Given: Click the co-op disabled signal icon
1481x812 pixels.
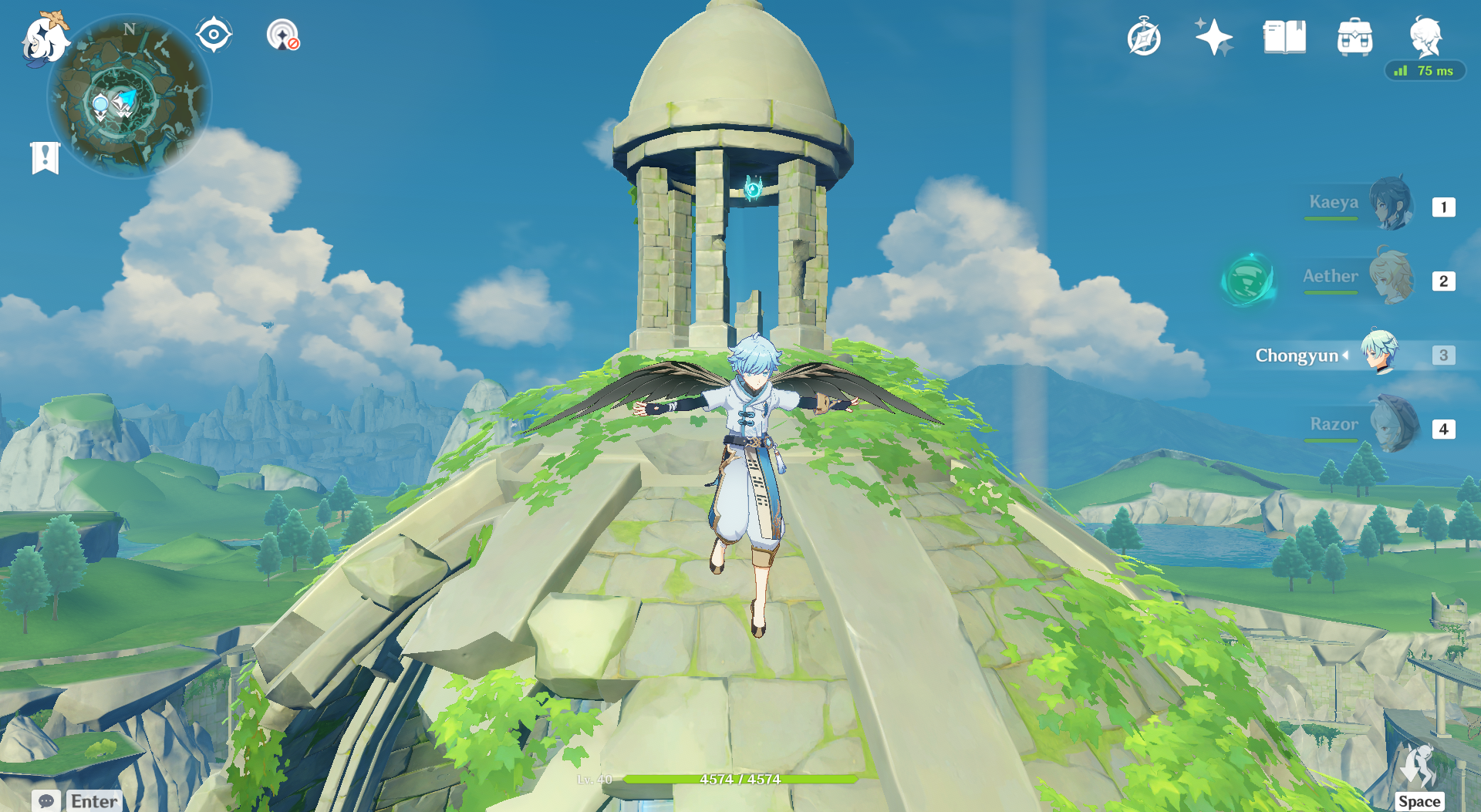Looking at the screenshot, I should pyautogui.click(x=282, y=35).
